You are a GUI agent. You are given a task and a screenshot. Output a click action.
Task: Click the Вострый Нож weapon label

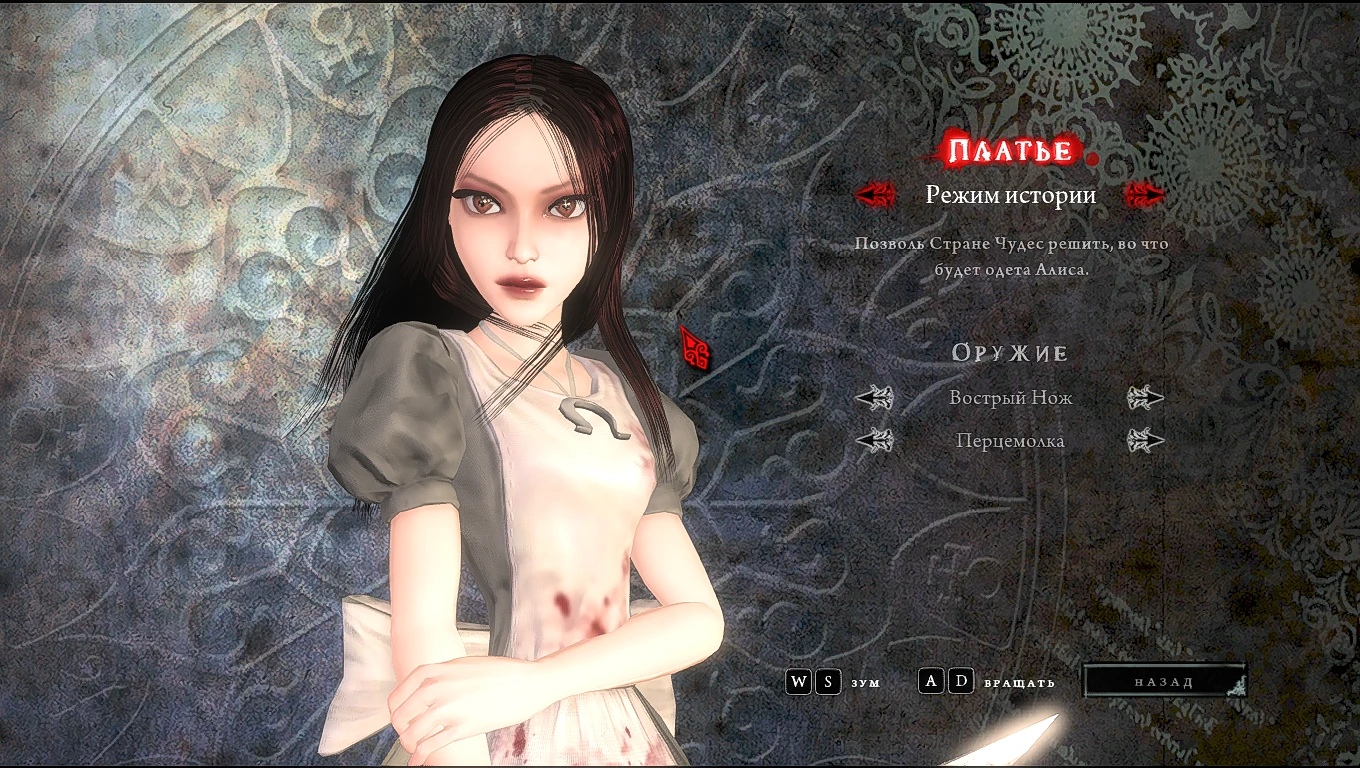1011,397
